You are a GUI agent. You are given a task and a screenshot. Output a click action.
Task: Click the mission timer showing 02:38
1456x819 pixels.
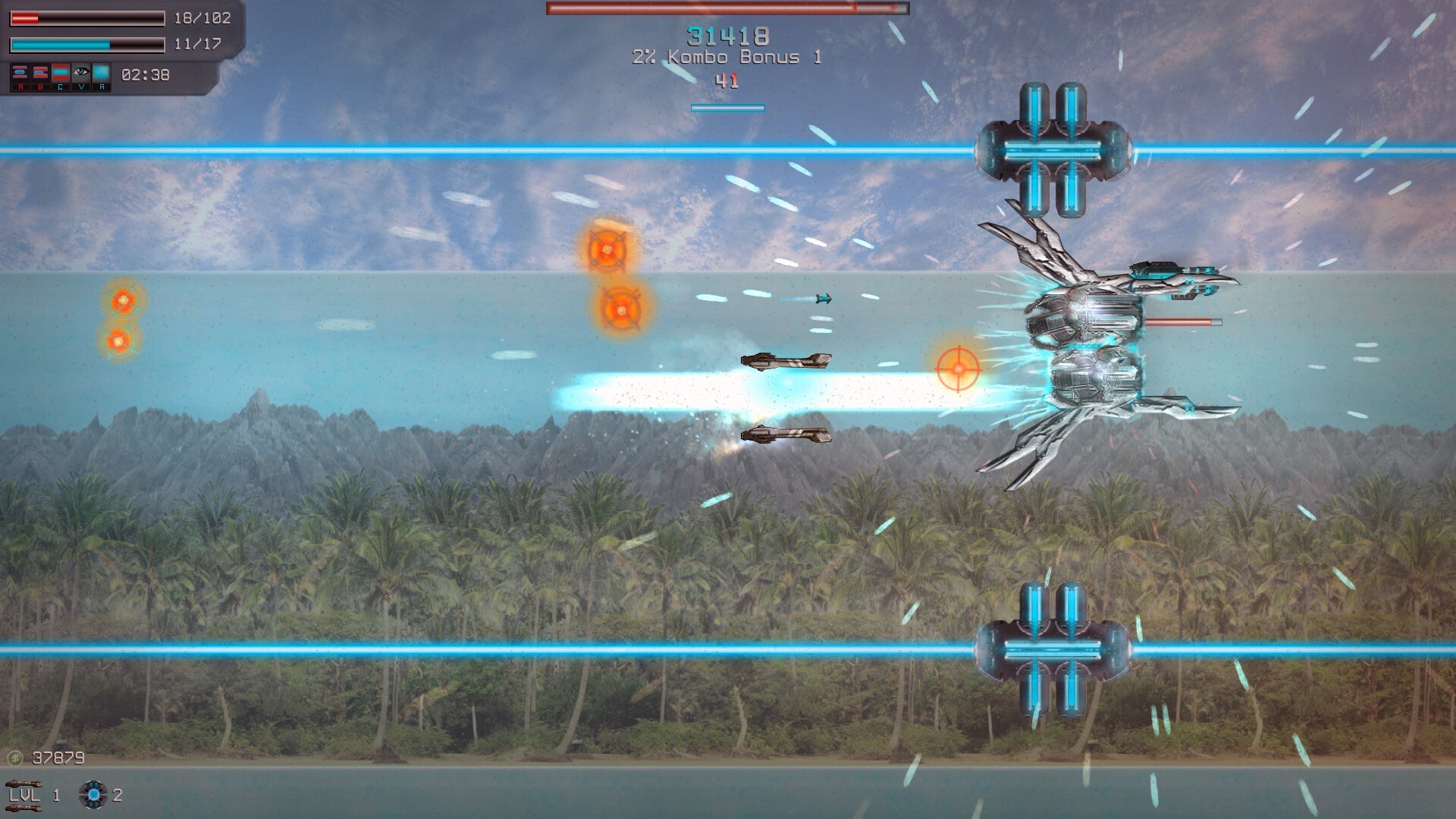(x=146, y=74)
